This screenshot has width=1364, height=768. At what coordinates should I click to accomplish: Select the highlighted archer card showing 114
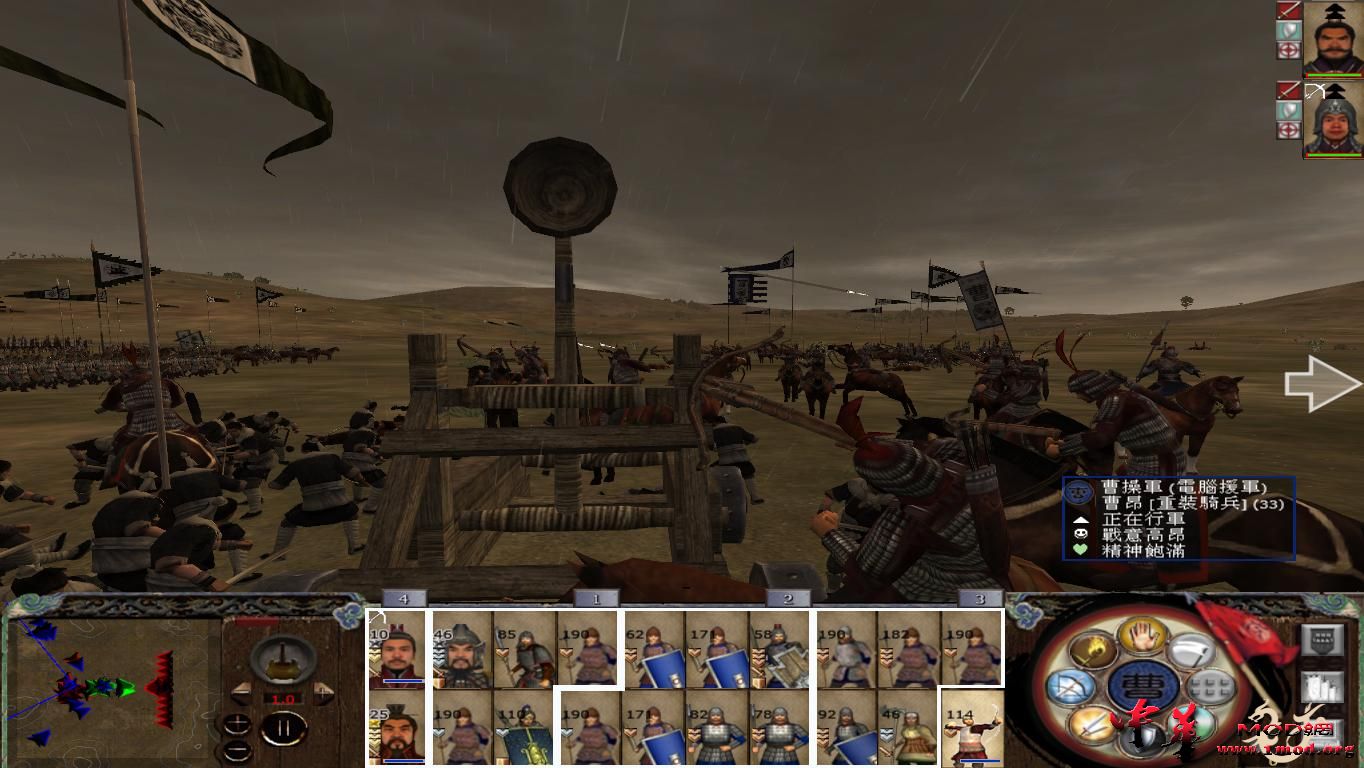point(973,730)
